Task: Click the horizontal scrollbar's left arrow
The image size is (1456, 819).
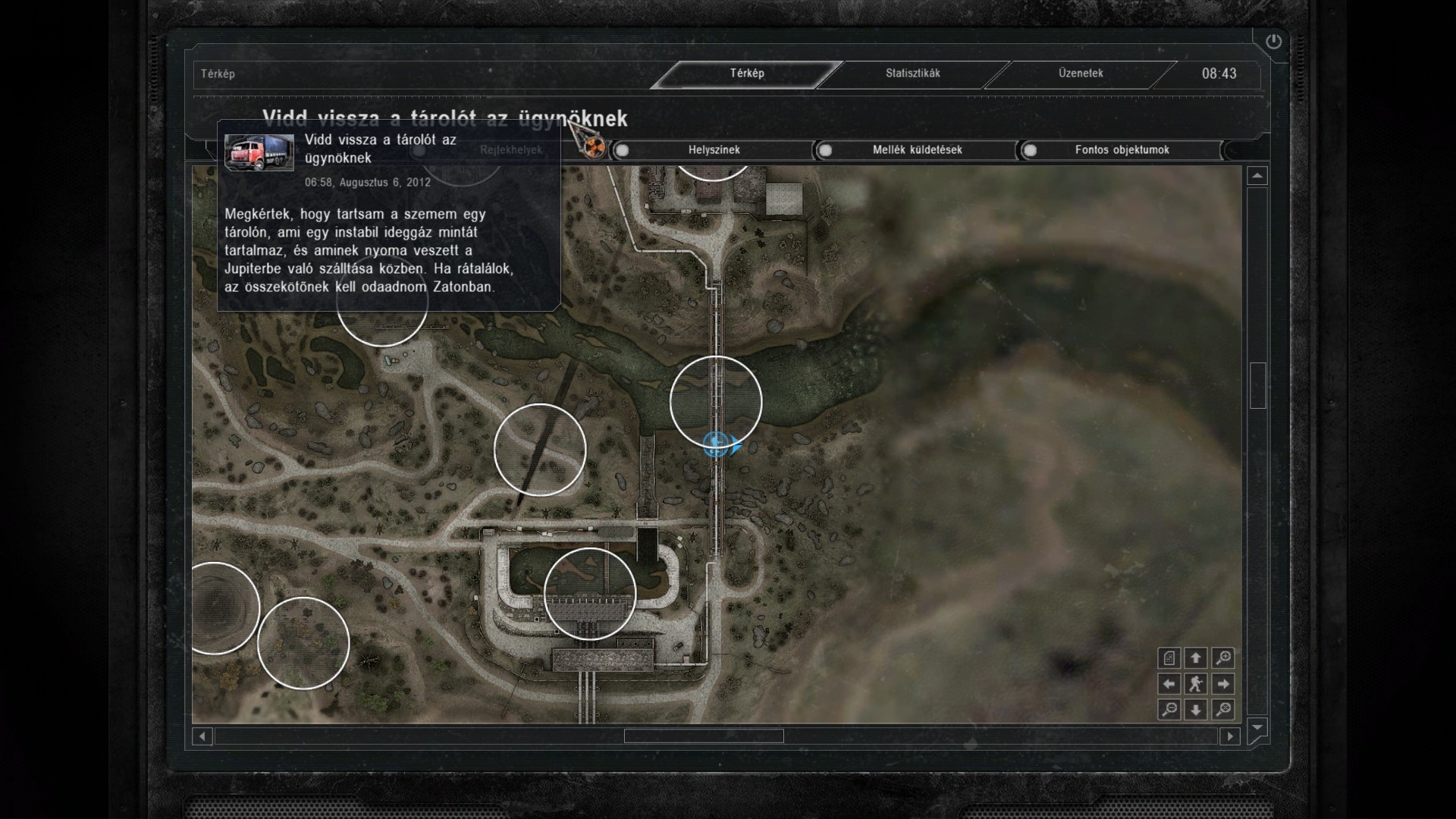Action: [x=202, y=736]
